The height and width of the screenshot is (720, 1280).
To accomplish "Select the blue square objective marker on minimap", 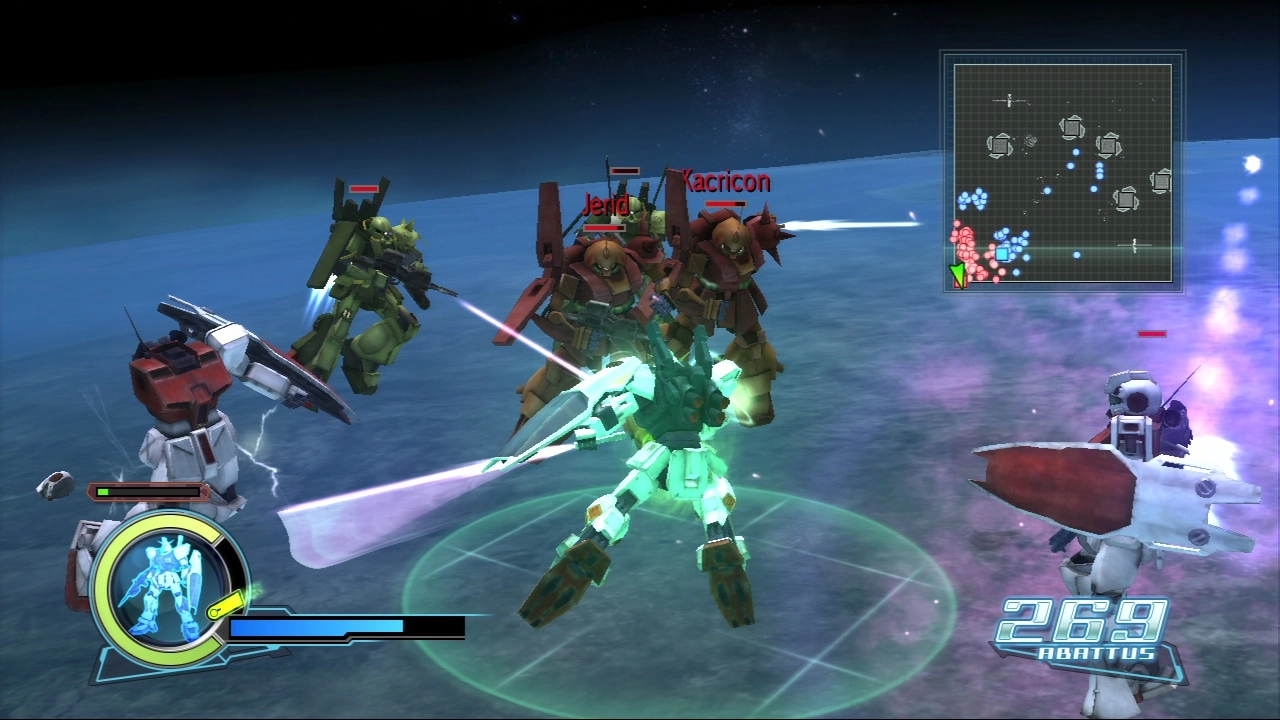I will (1002, 253).
